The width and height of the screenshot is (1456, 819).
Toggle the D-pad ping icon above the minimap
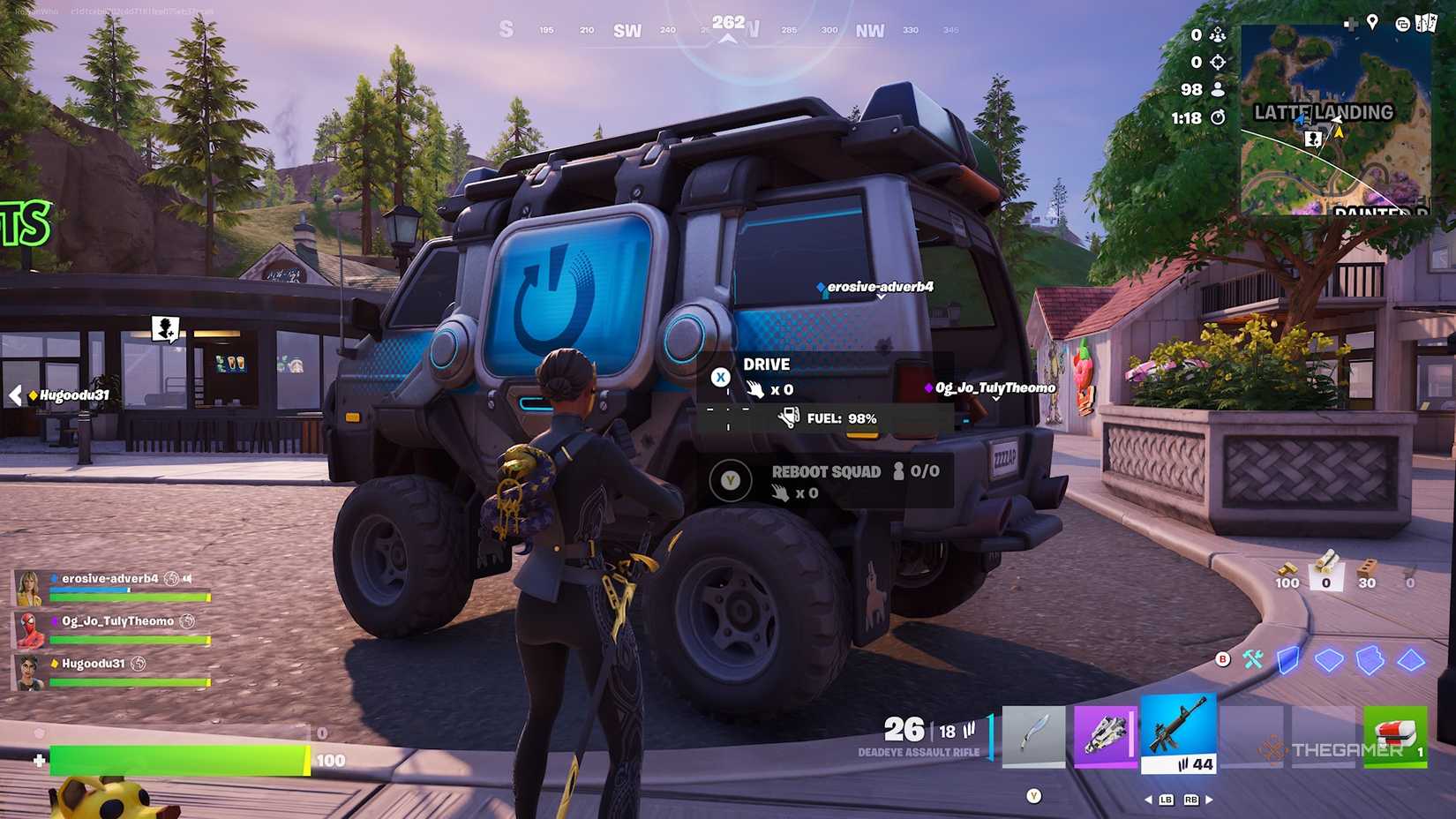coord(1351,24)
